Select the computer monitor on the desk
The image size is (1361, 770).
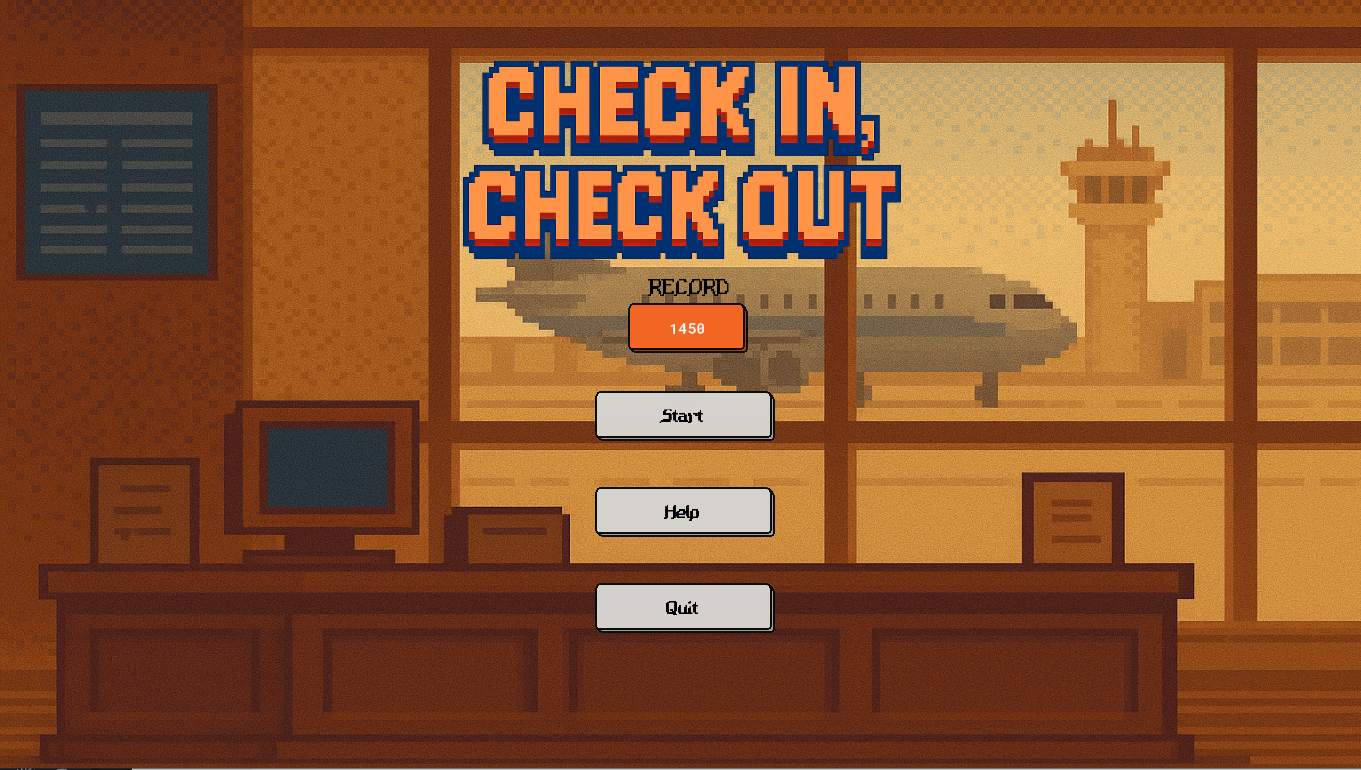(325, 470)
